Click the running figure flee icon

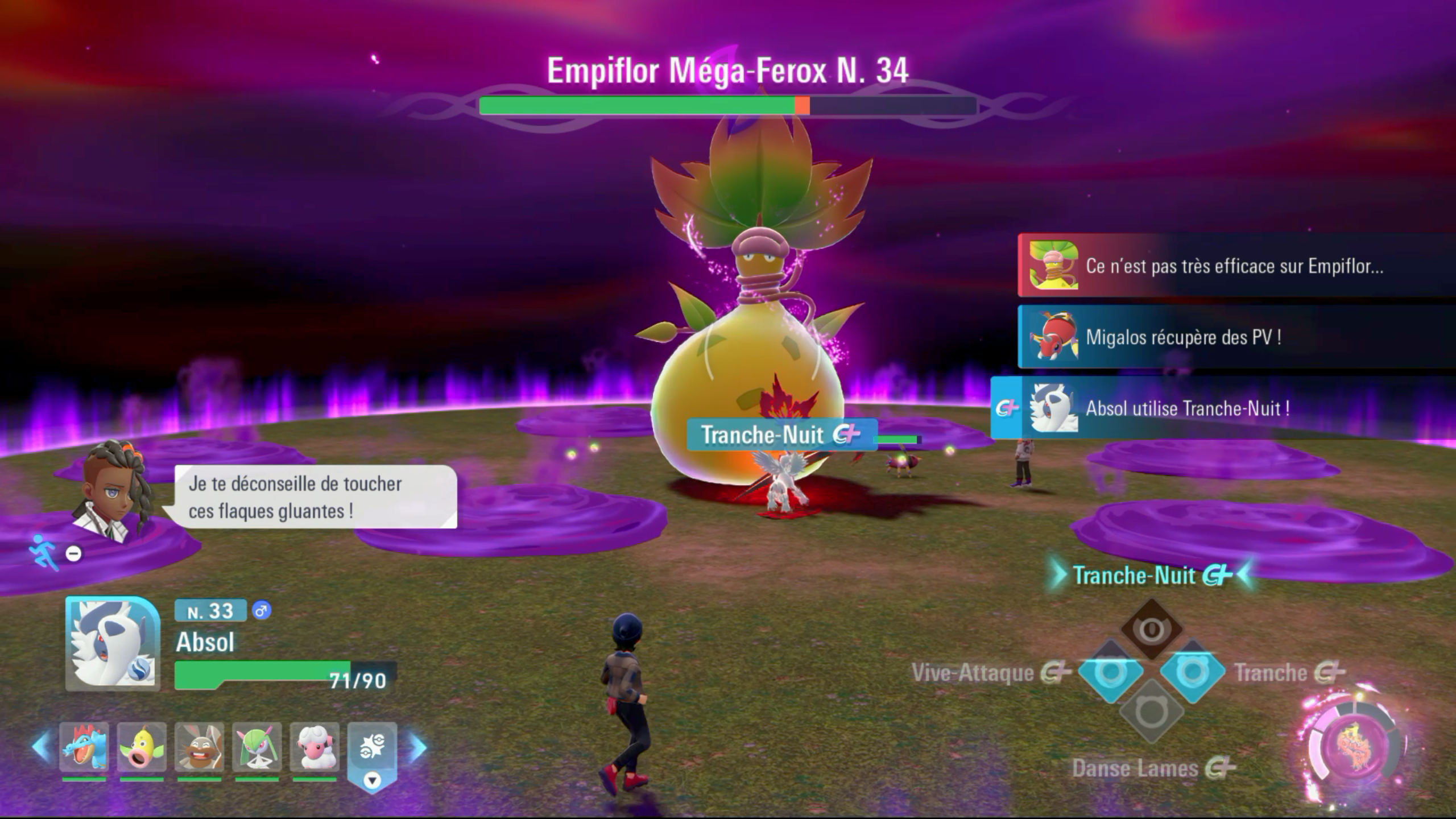coord(44,552)
